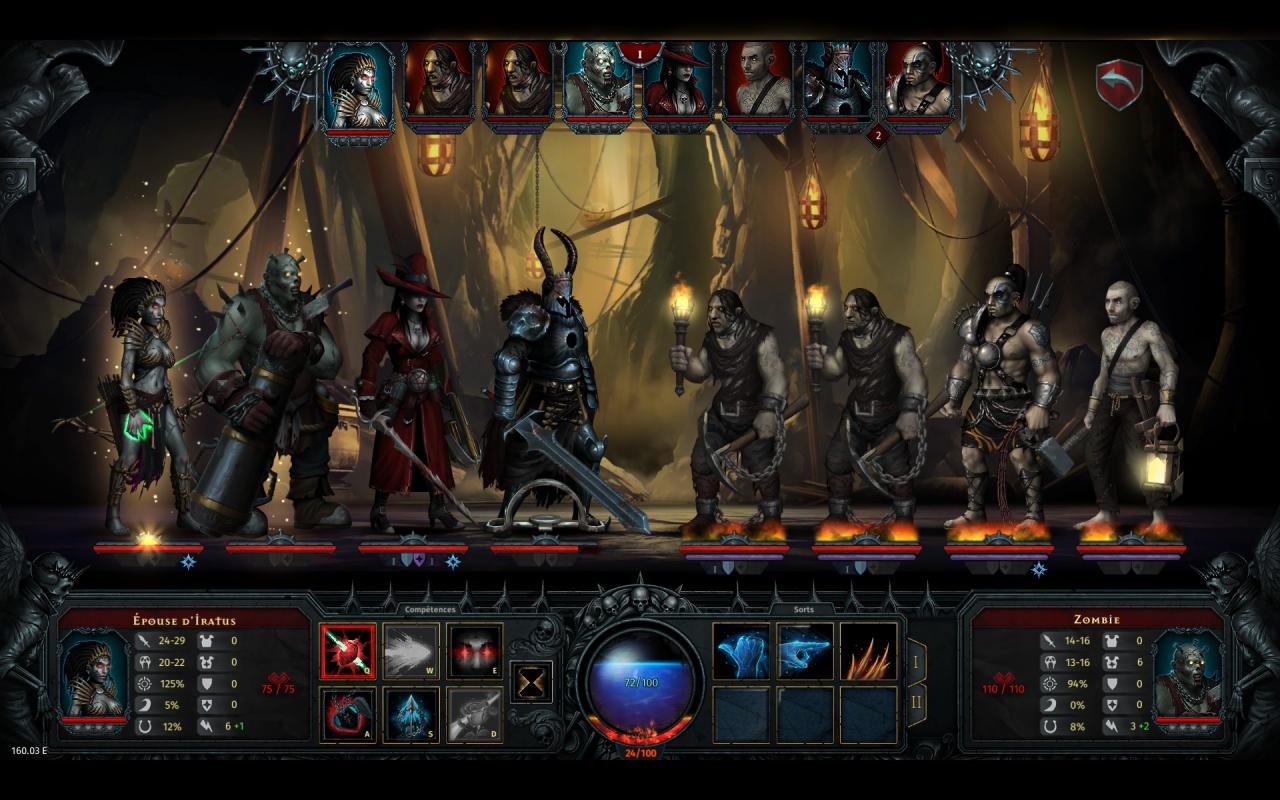1280x800 pixels.
Task: Select the zombie portrait in turn order
Action: click(x=599, y=84)
